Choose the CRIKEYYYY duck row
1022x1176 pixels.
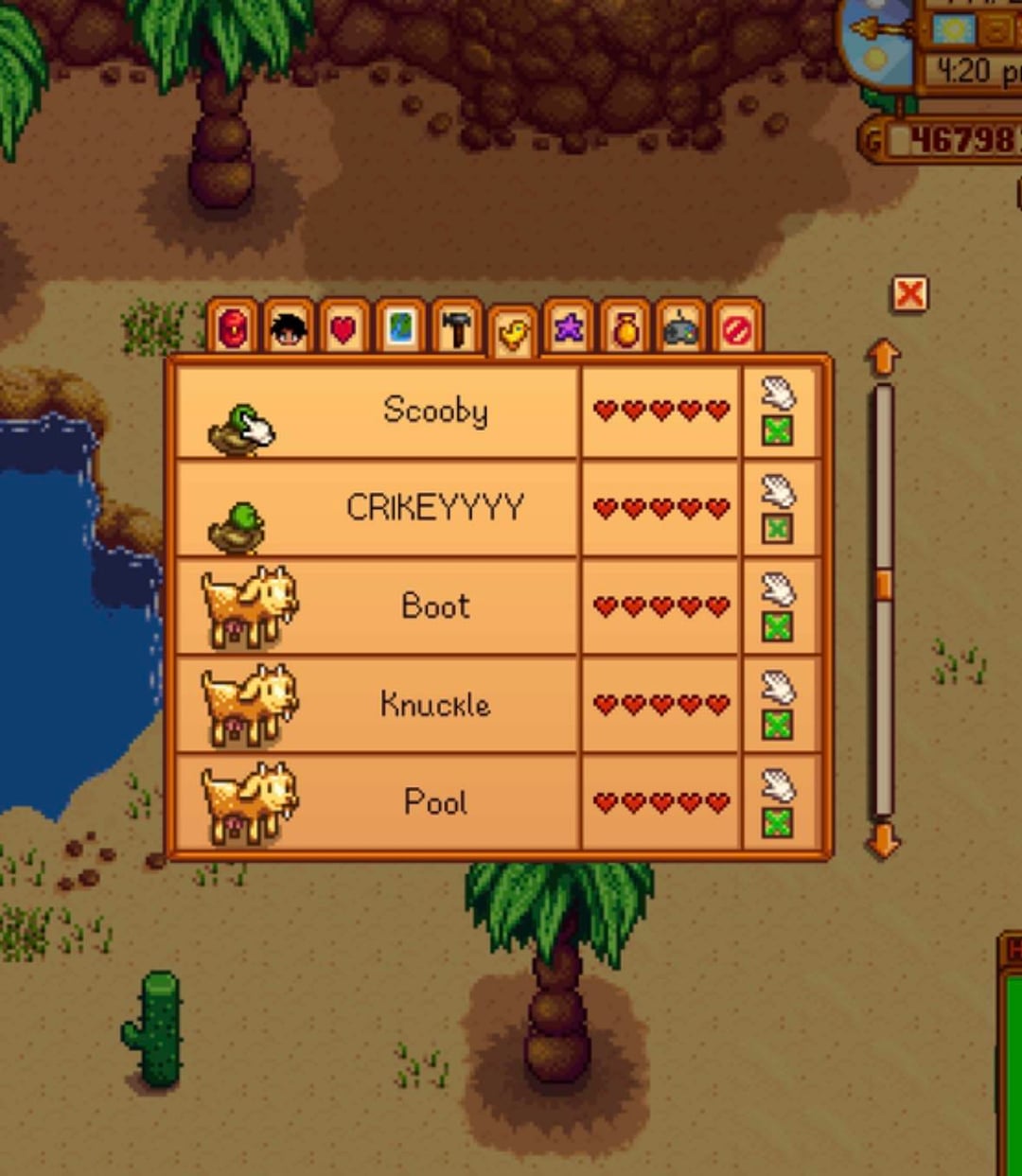pyautogui.click(x=435, y=508)
